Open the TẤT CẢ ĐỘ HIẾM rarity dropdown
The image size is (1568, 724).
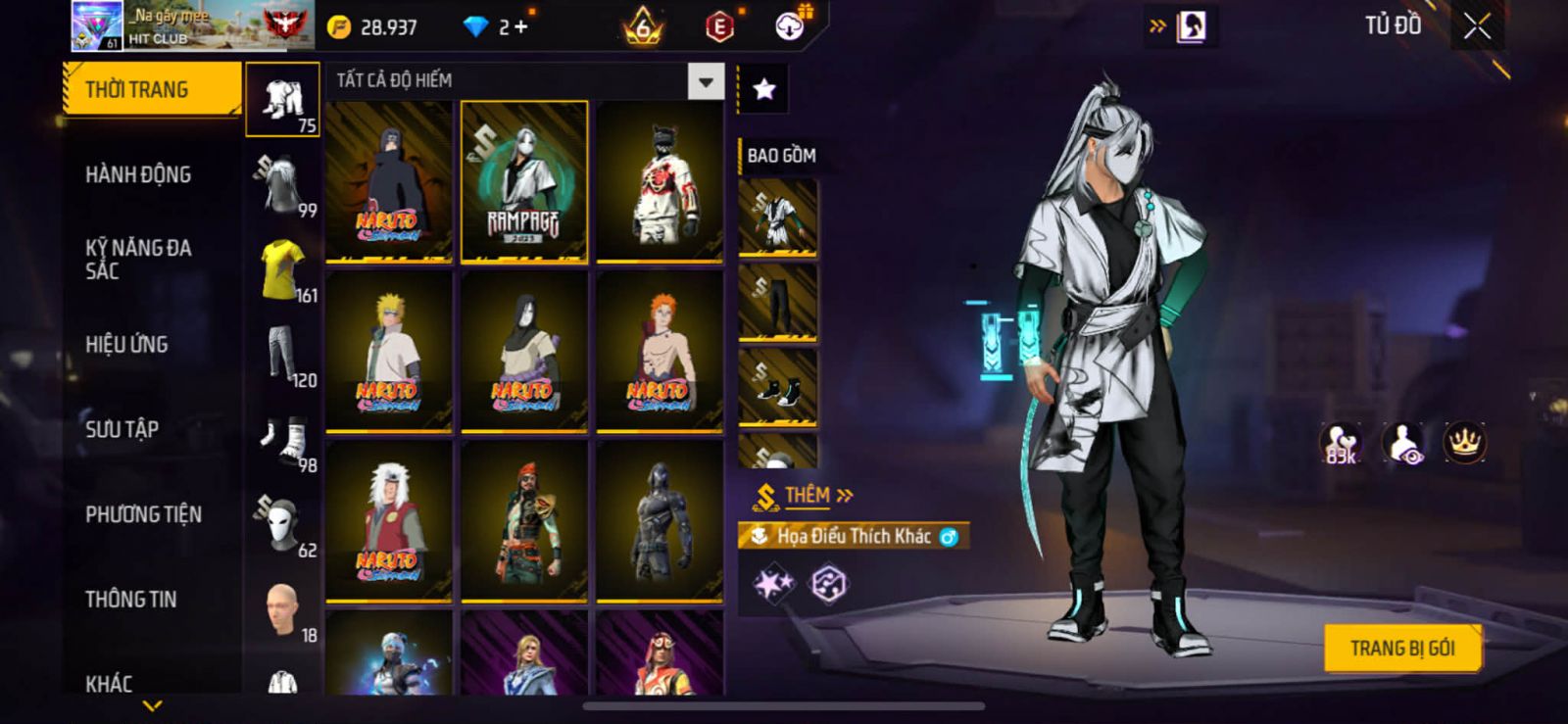coord(706,81)
